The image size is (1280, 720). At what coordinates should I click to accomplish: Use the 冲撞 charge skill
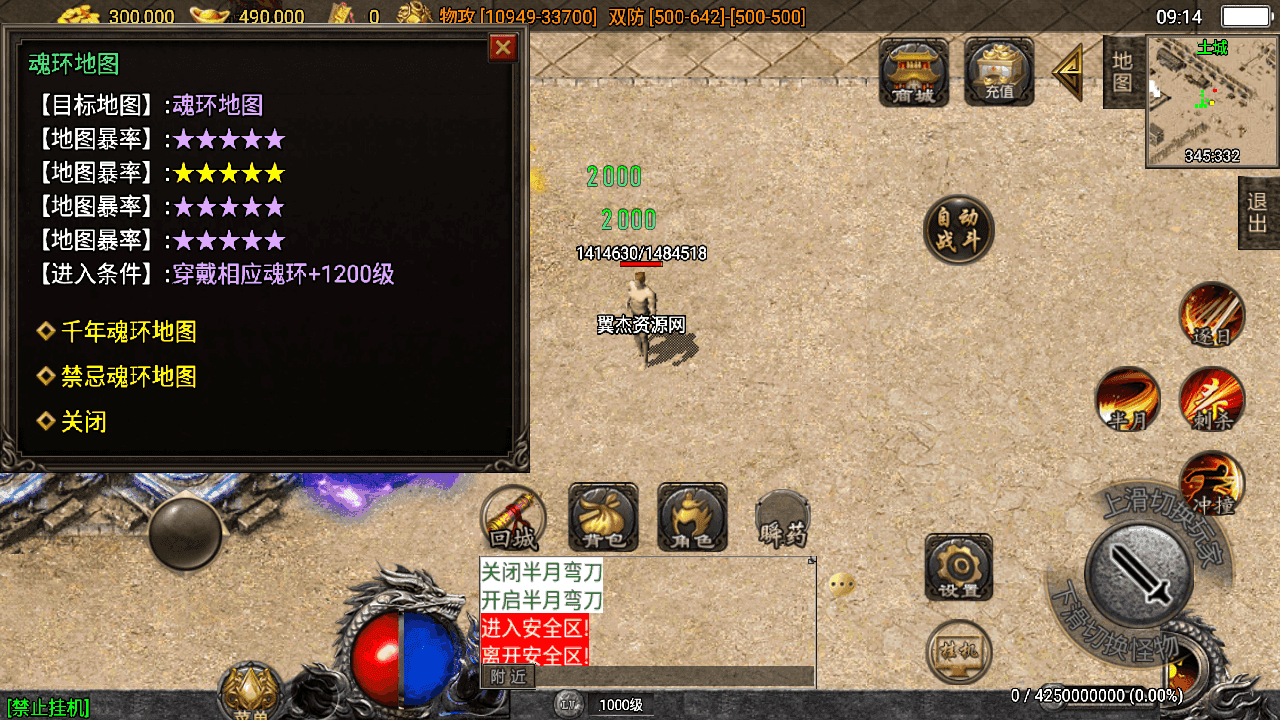pos(1212,484)
